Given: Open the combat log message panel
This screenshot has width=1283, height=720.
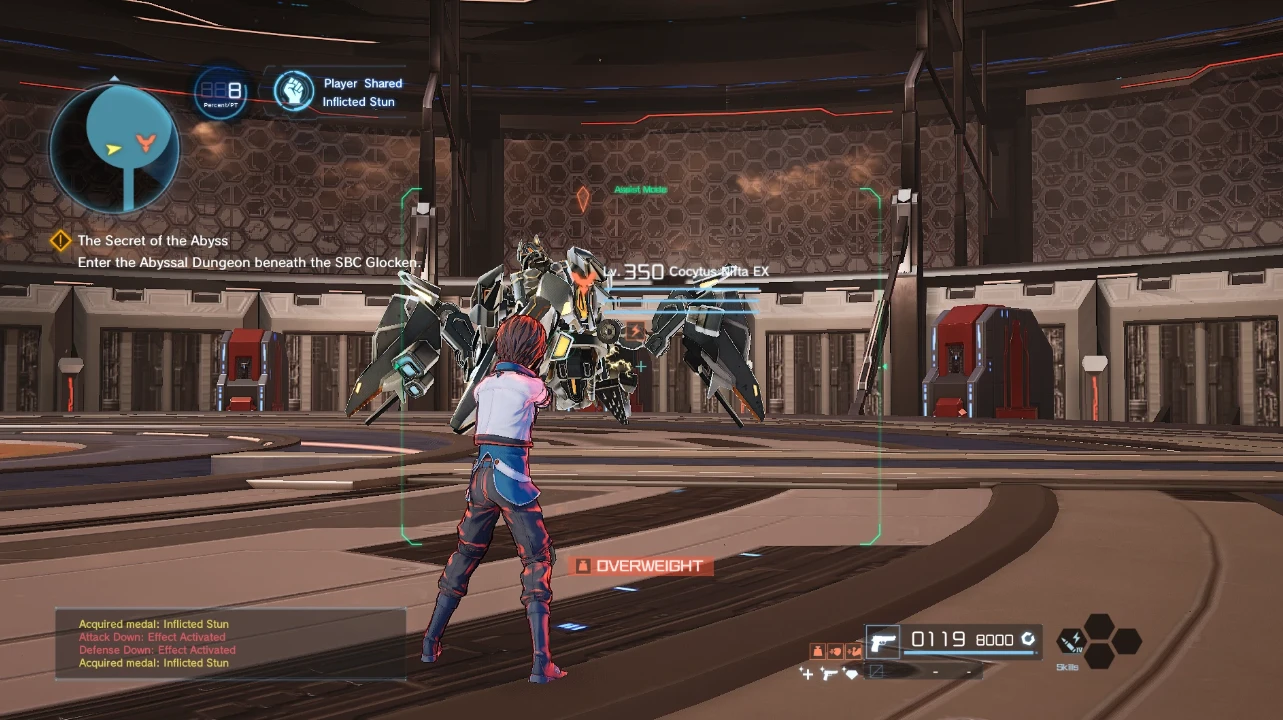Looking at the screenshot, I should [230, 643].
